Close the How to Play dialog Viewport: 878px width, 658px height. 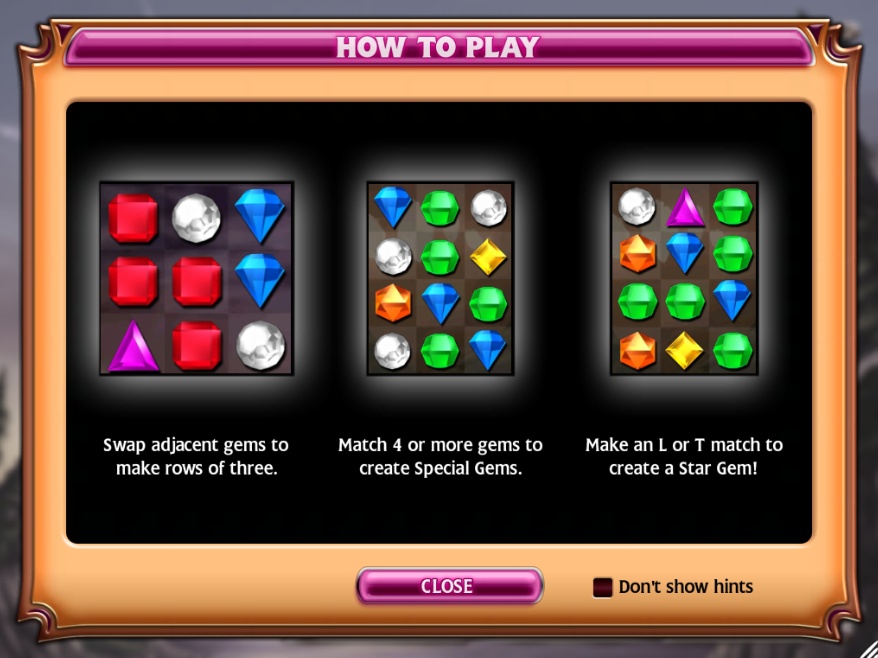point(448,586)
